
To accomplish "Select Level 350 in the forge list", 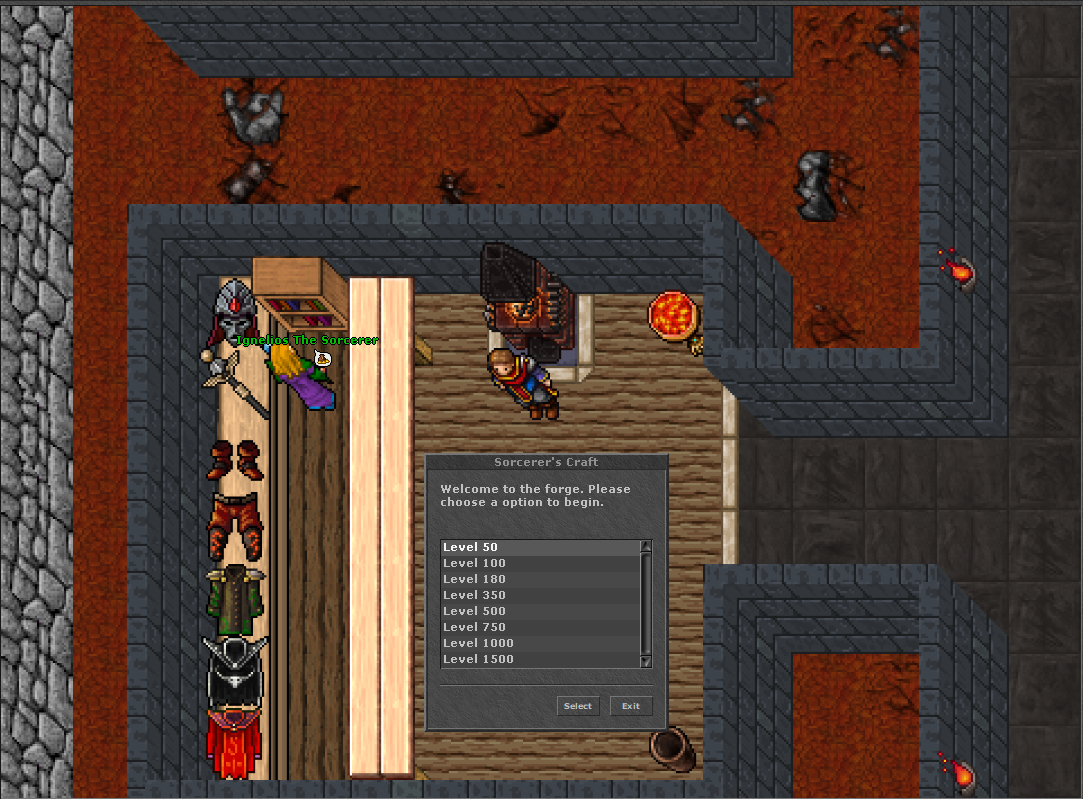I will [x=539, y=595].
